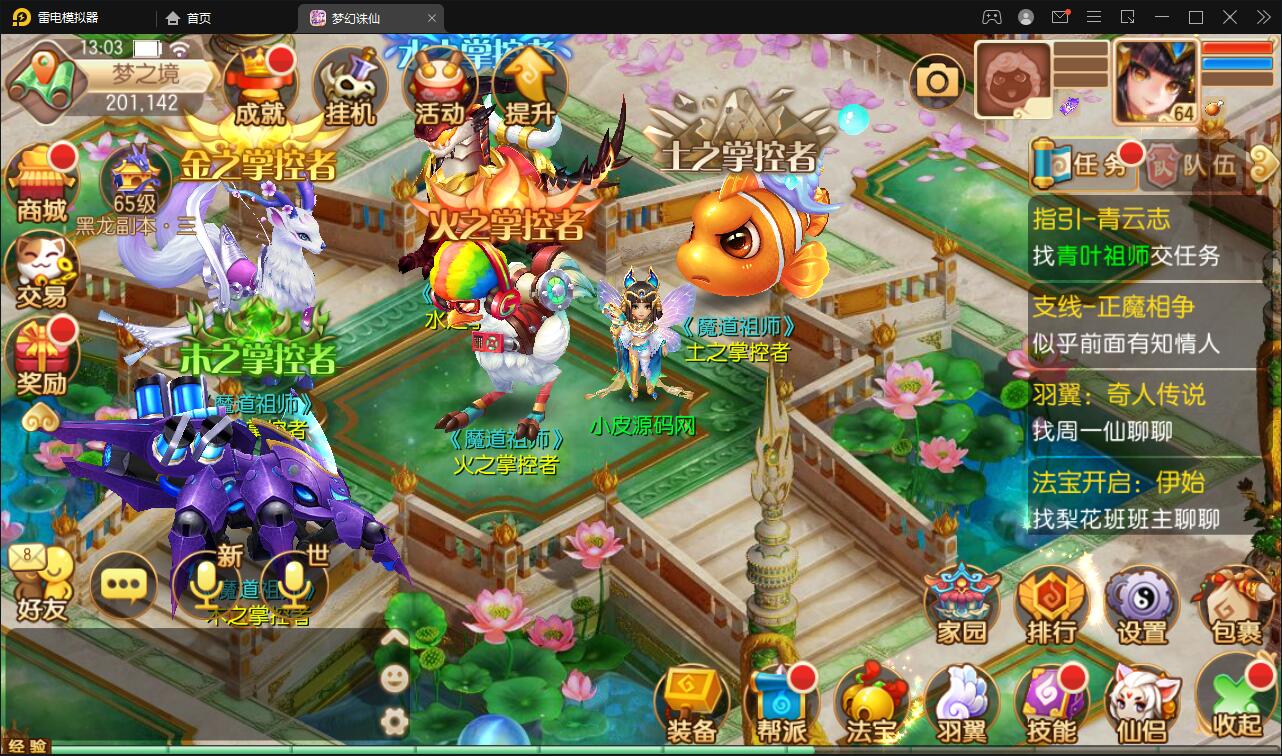The image size is (1282, 756).
Task: Claim rewards via 奖励 gift box
Action: coord(42,357)
